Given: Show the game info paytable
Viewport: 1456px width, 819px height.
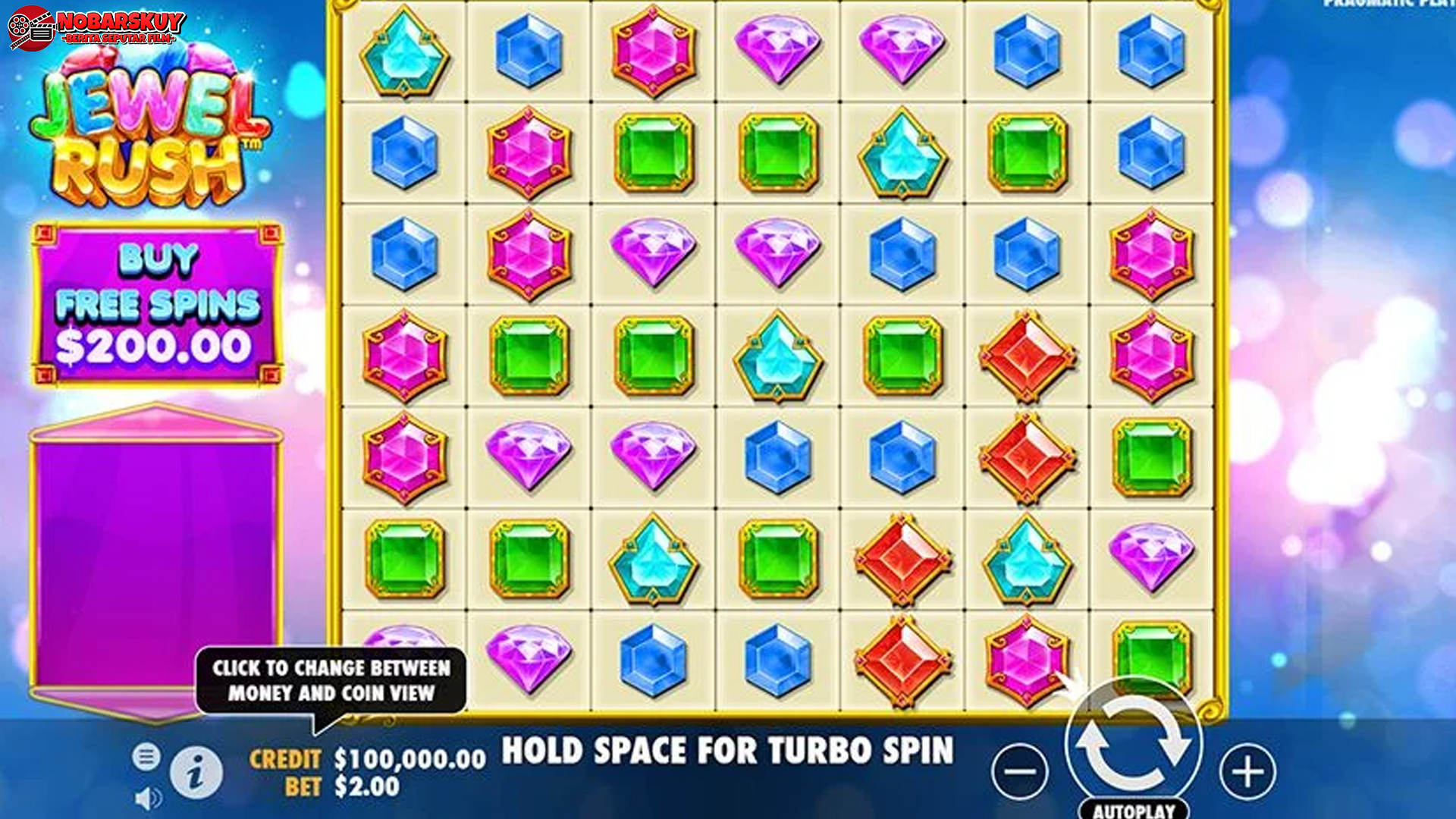Looking at the screenshot, I should pos(196,773).
